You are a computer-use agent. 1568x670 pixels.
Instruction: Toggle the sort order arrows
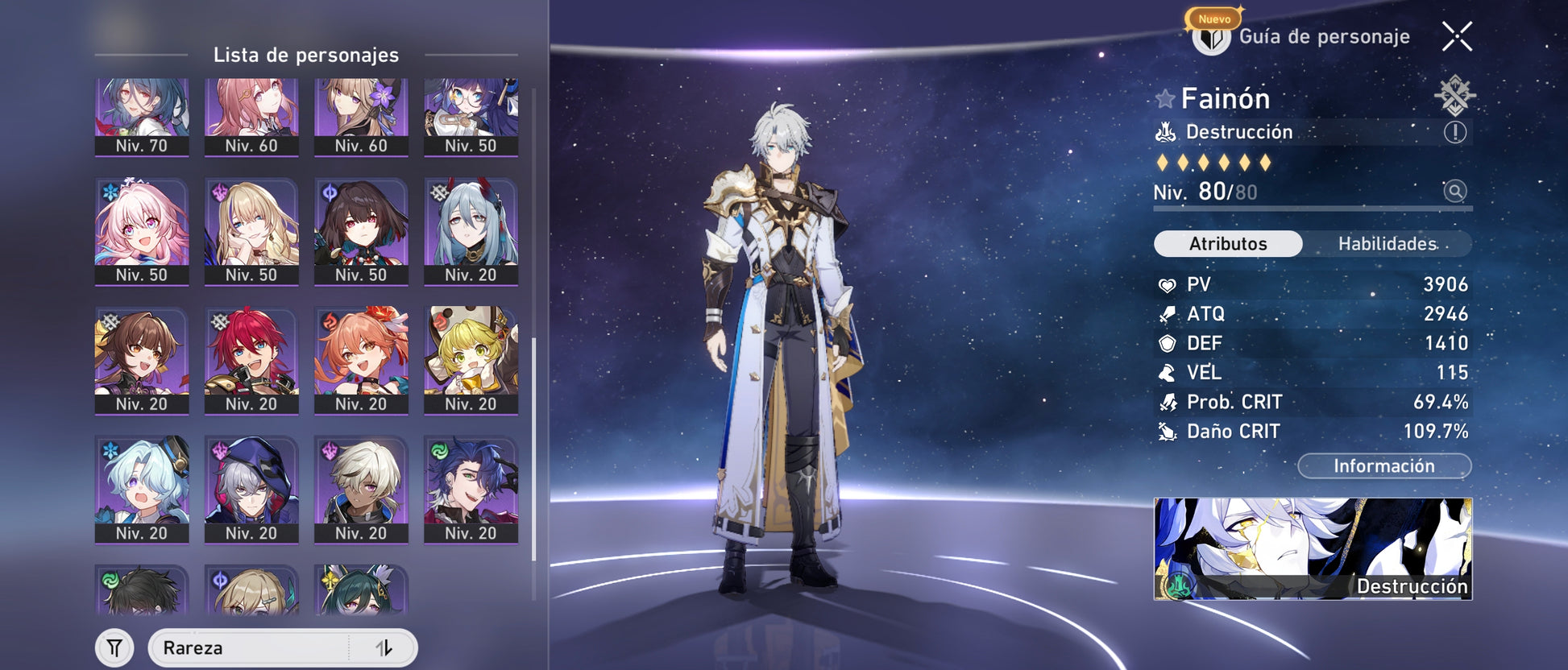click(384, 648)
